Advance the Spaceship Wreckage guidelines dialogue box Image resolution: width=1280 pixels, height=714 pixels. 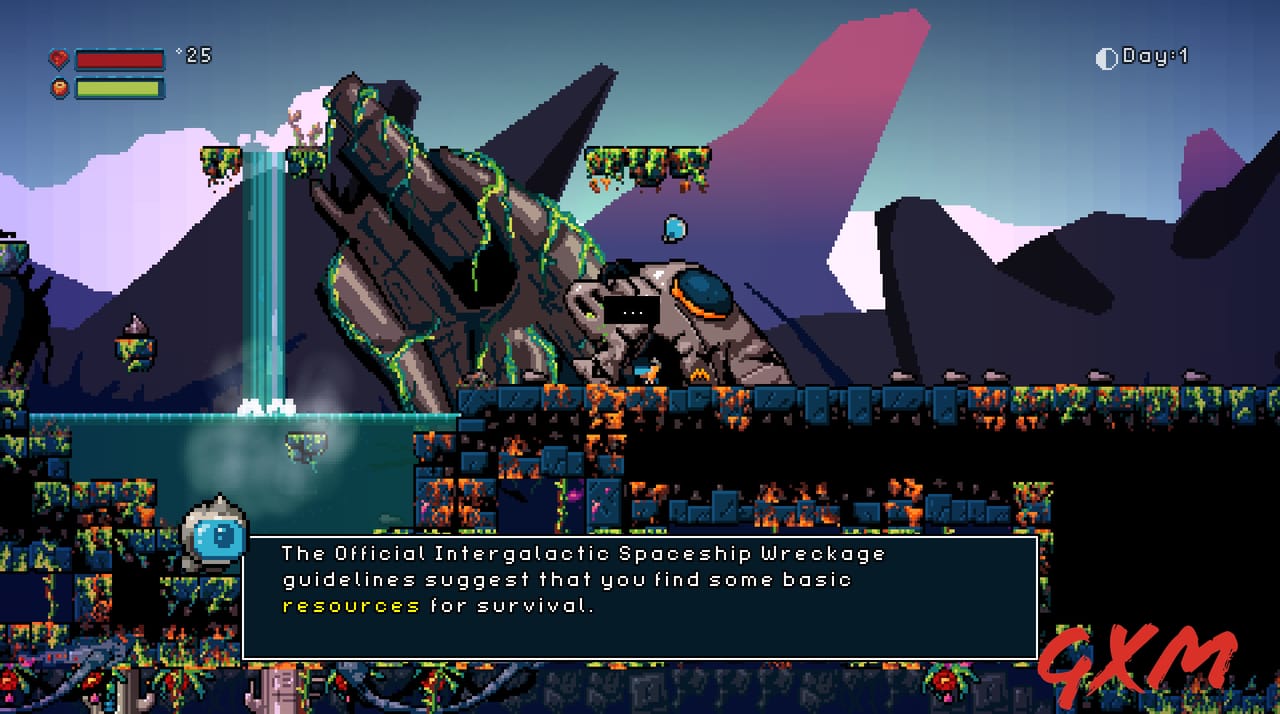pyautogui.click(x=640, y=598)
